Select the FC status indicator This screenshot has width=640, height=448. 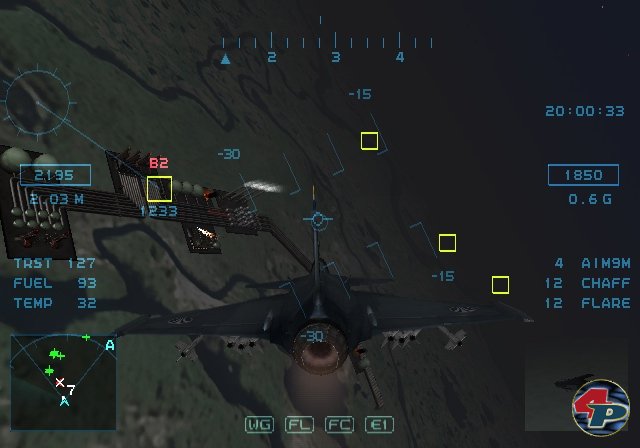click(x=338, y=424)
